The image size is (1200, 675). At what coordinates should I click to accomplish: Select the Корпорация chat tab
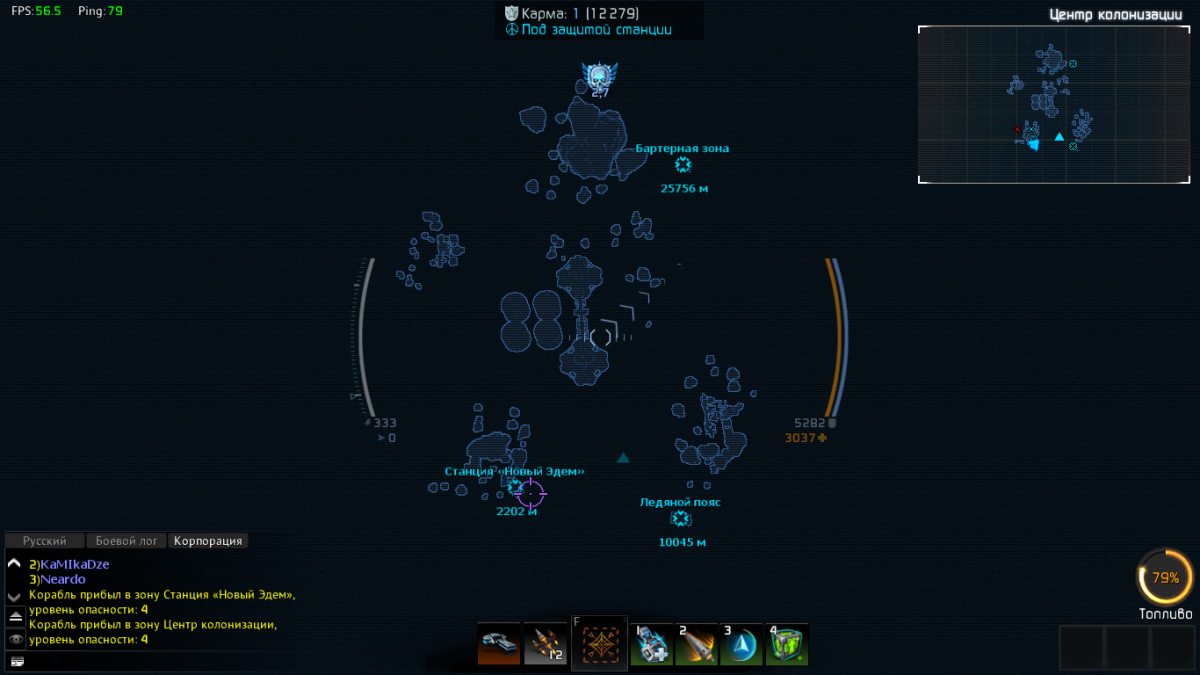pyautogui.click(x=207, y=541)
